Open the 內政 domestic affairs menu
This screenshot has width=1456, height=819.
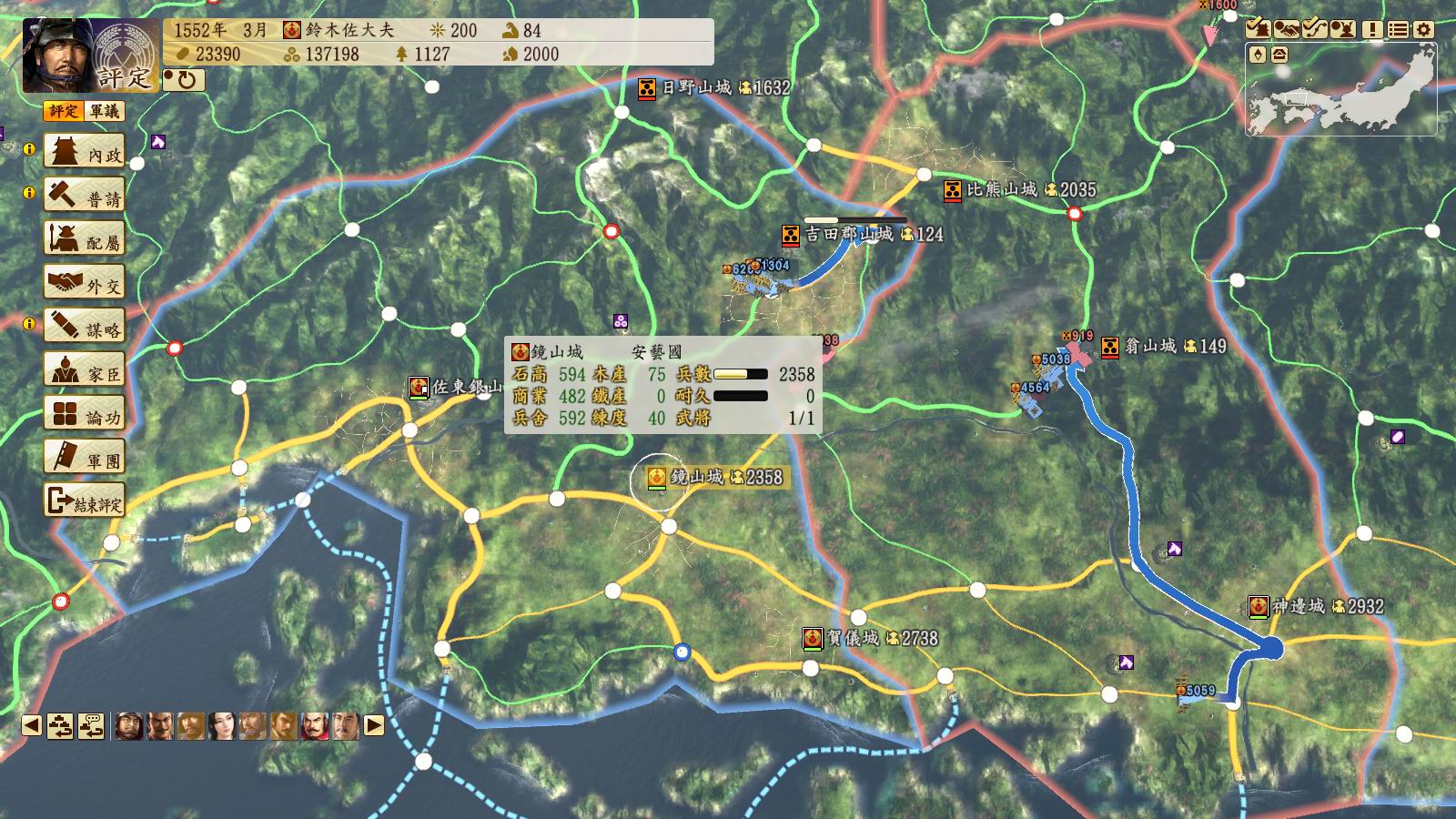coord(85,152)
